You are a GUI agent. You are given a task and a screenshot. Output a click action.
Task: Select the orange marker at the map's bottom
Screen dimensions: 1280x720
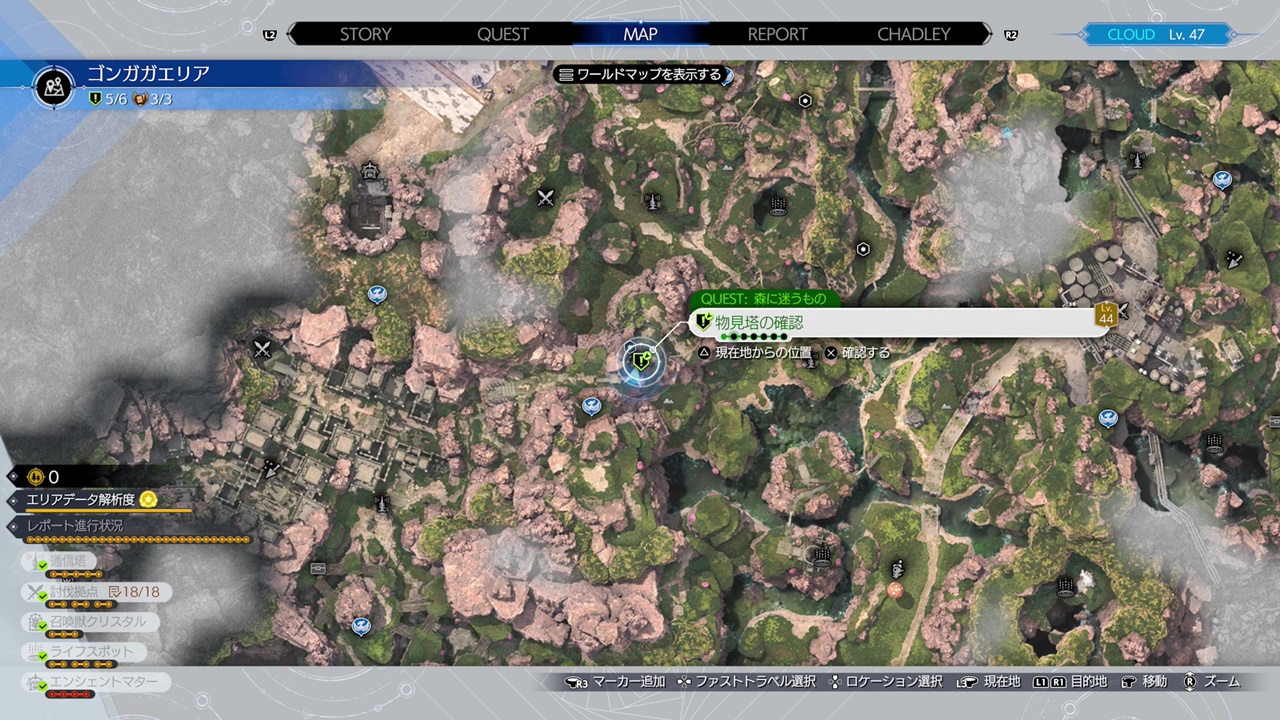point(895,590)
